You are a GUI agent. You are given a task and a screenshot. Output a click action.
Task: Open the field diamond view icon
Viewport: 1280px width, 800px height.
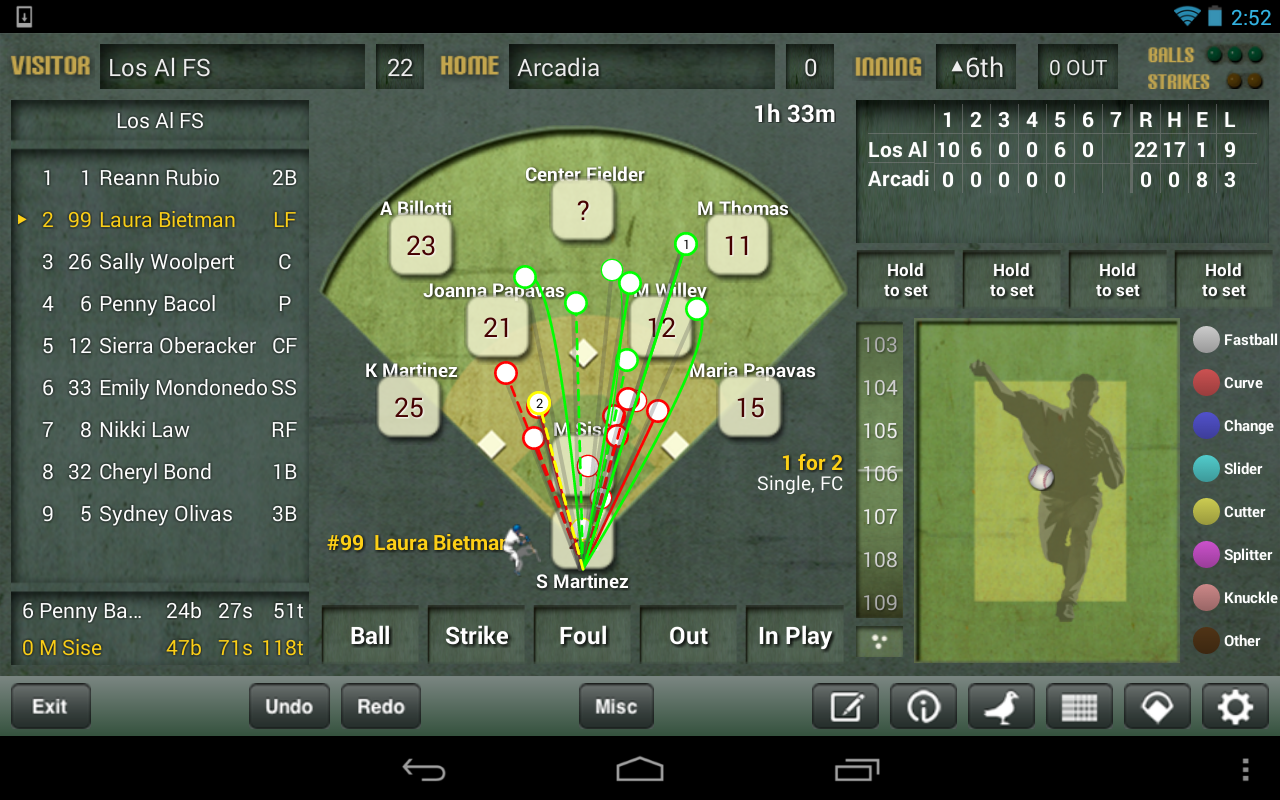point(1157,706)
